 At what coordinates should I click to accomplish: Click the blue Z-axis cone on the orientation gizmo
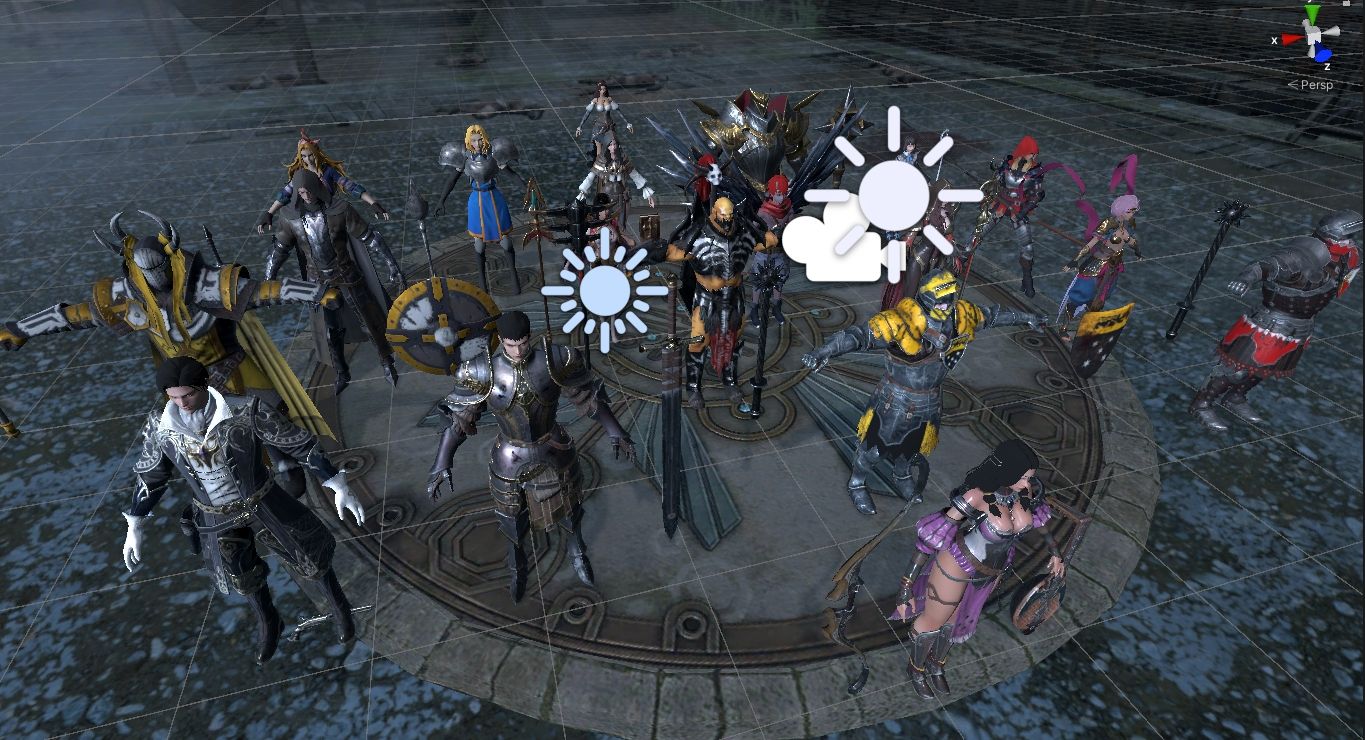tap(1323, 54)
